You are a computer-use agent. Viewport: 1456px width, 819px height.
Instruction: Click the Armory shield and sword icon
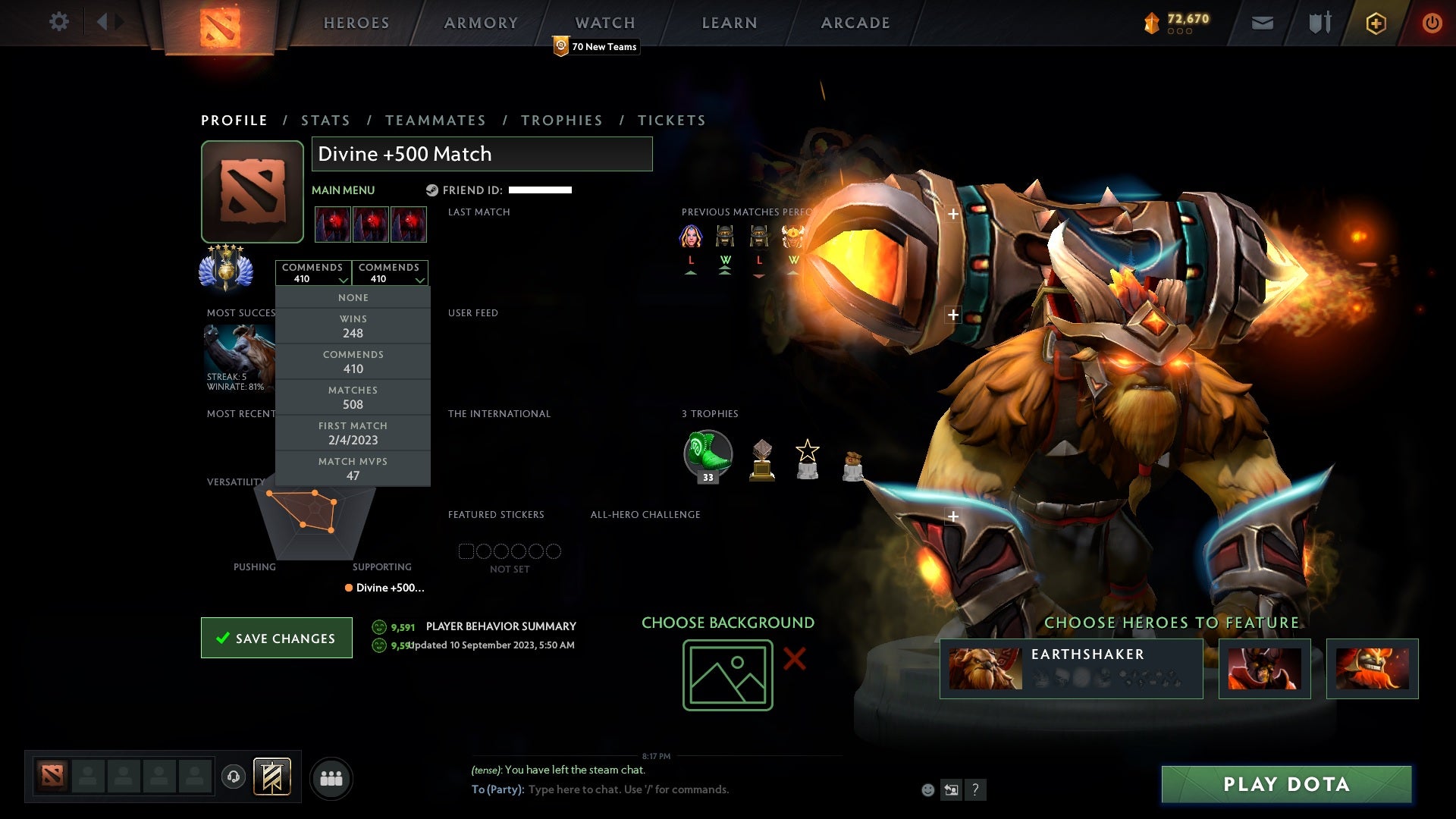[x=1319, y=23]
